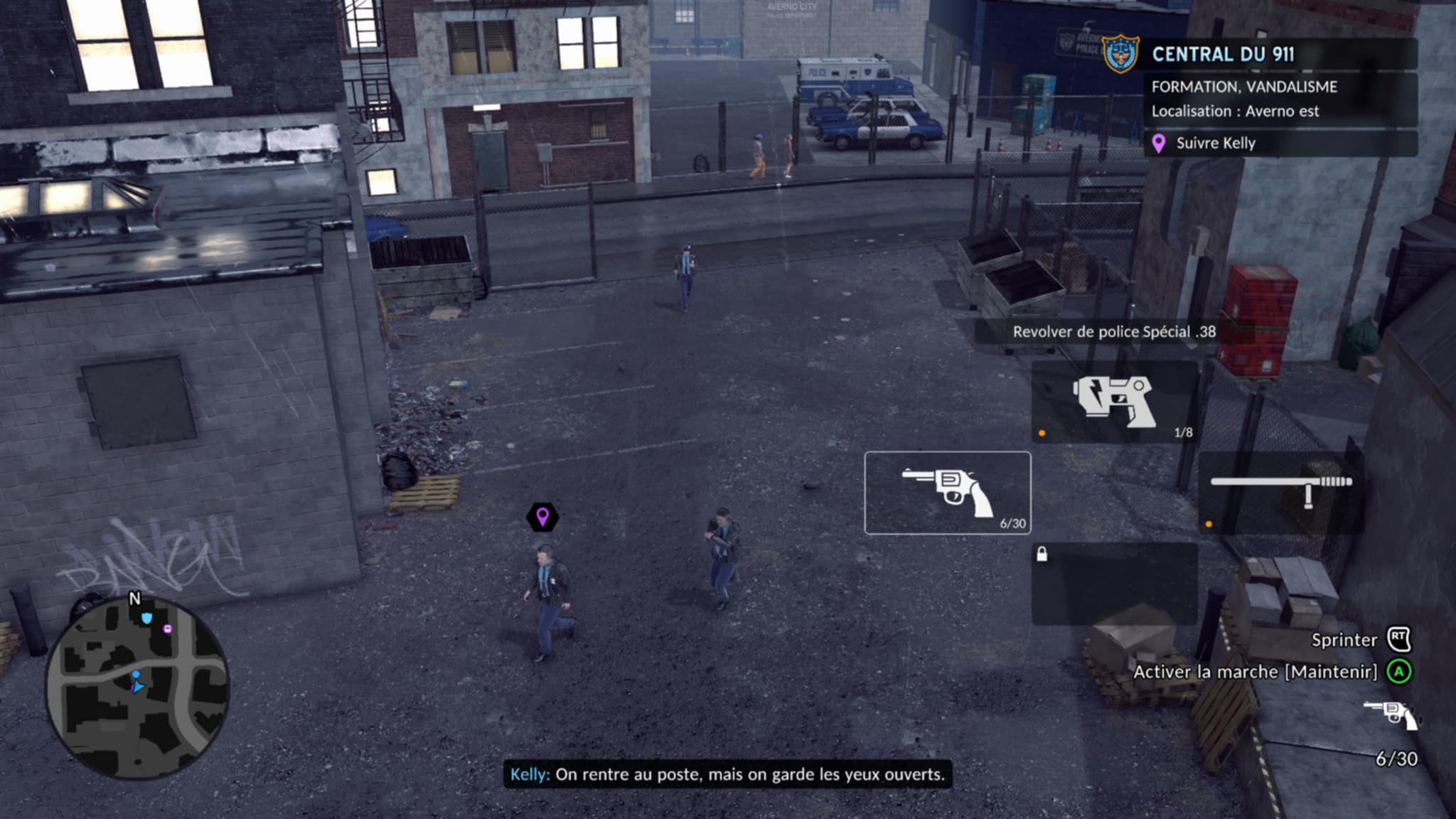Screen dimensions: 1456x819
Task: Open the circular minimap
Action: 138,687
